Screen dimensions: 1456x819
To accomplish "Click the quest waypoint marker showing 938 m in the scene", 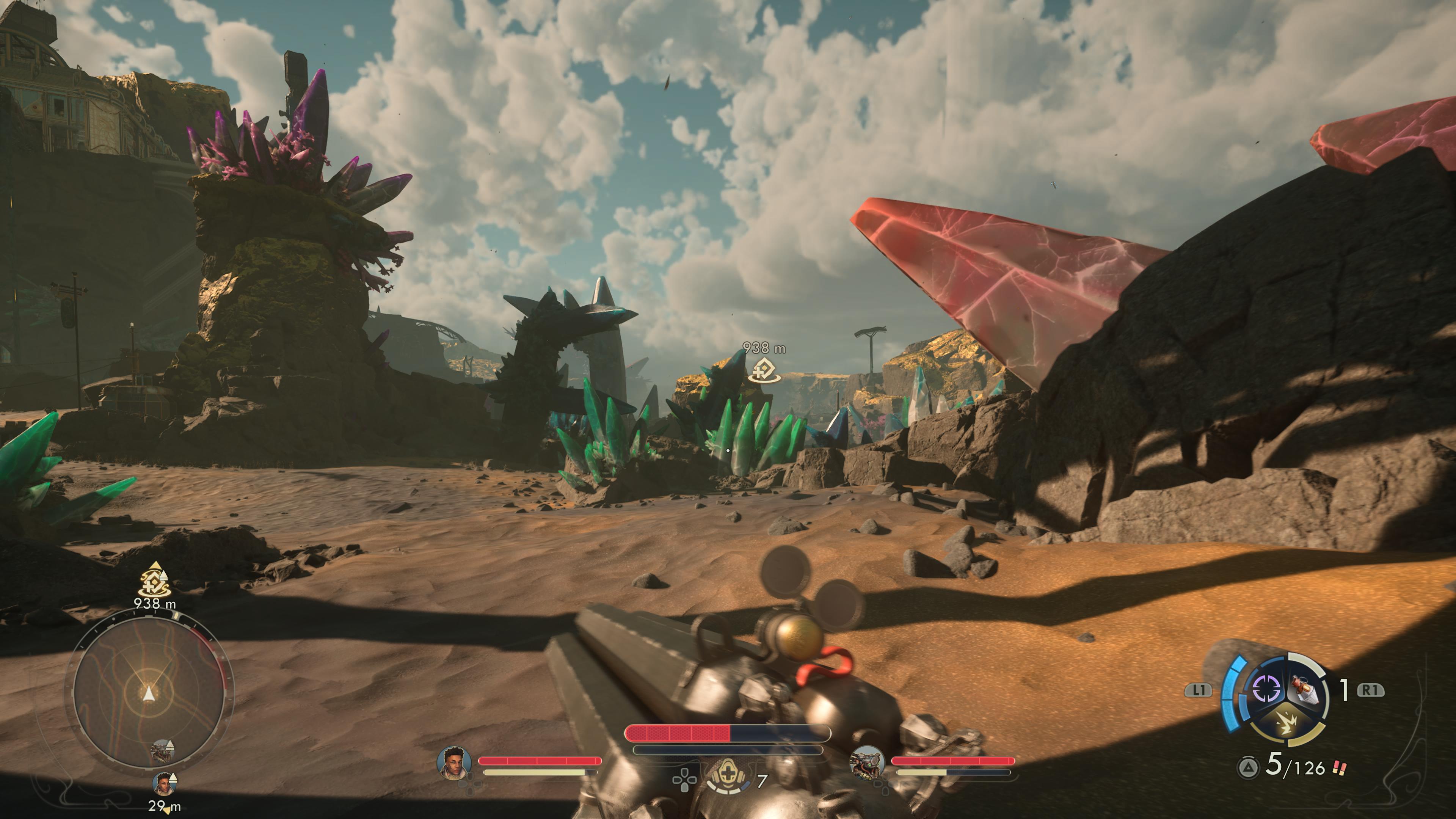I will click(x=764, y=370).
